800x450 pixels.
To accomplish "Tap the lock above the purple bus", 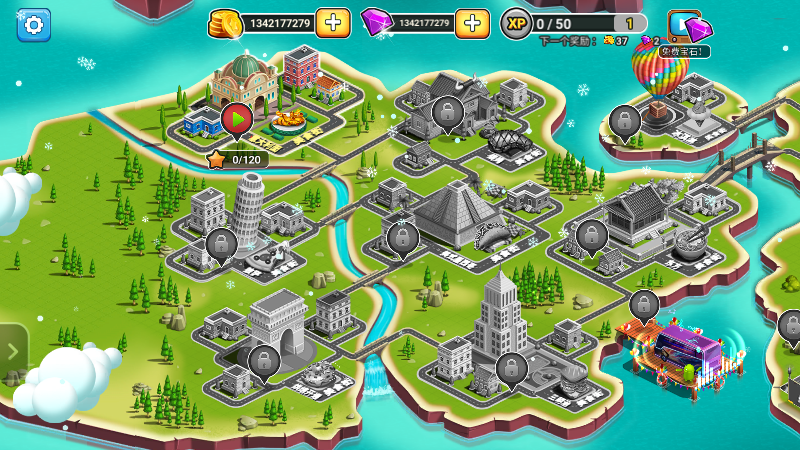I will [x=645, y=305].
